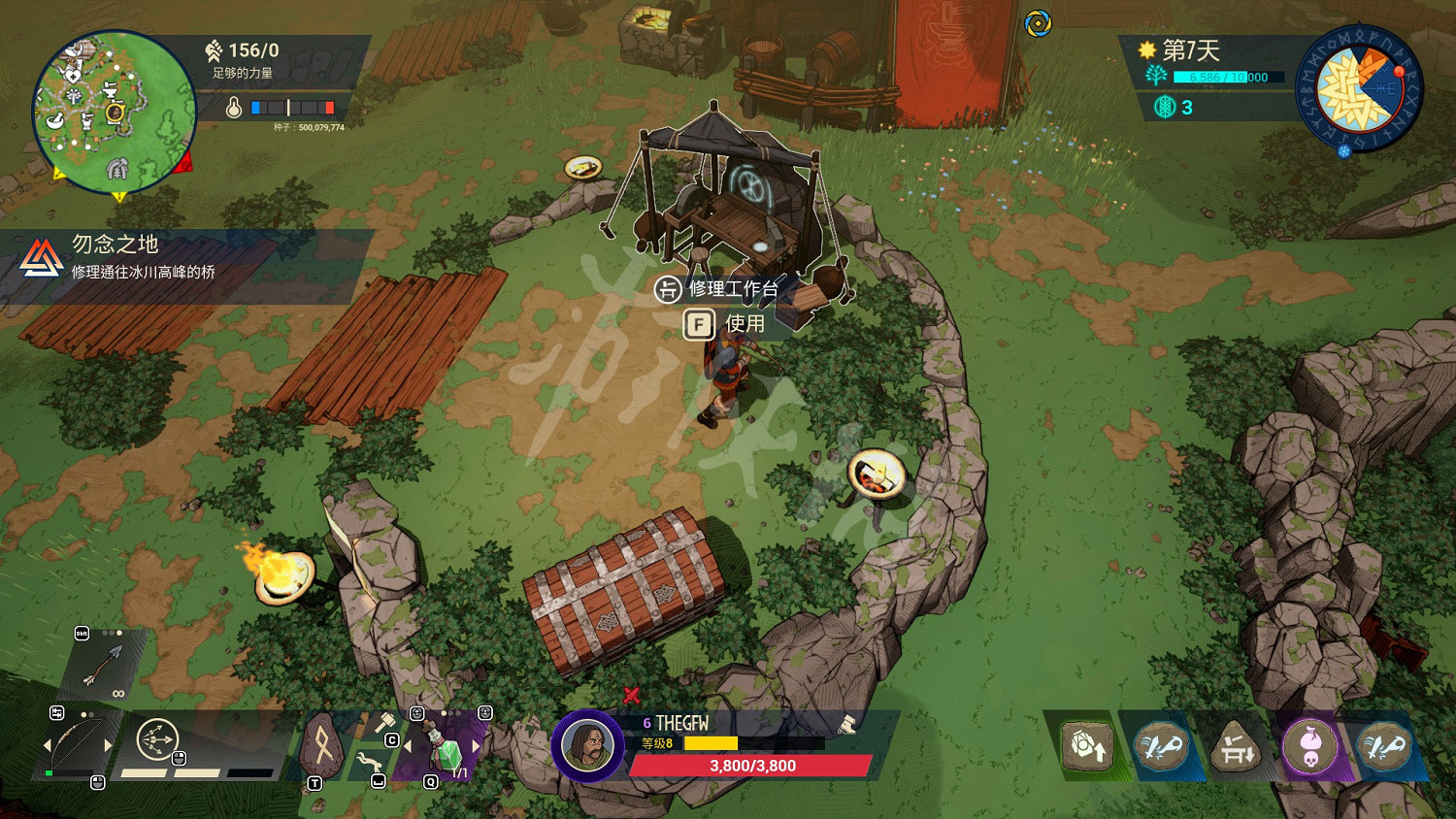Open the circular minimap

pos(114,112)
